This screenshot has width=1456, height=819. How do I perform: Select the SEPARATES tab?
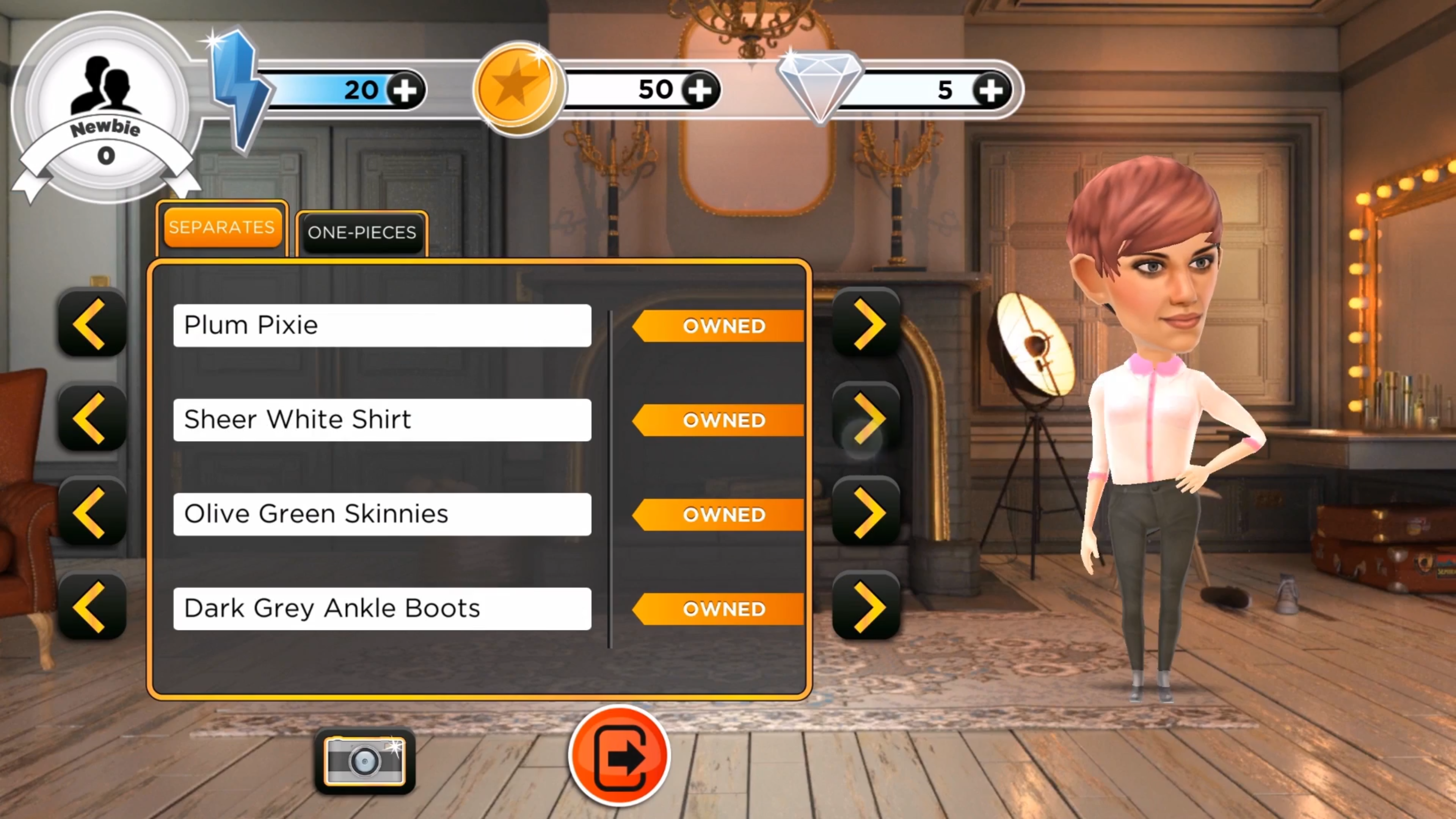tap(221, 227)
